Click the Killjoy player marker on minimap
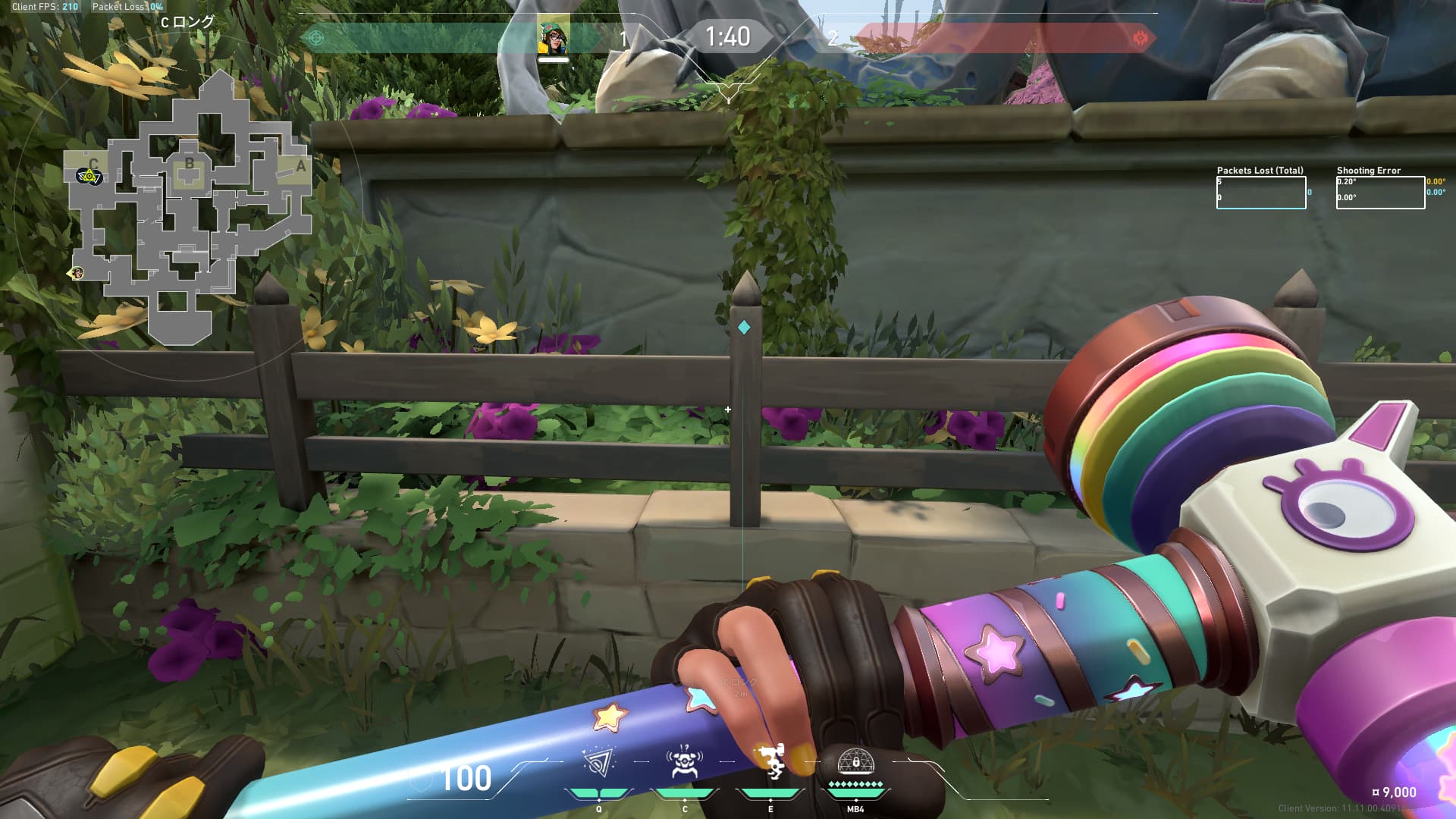Image resolution: width=1456 pixels, height=819 pixels. tap(77, 273)
